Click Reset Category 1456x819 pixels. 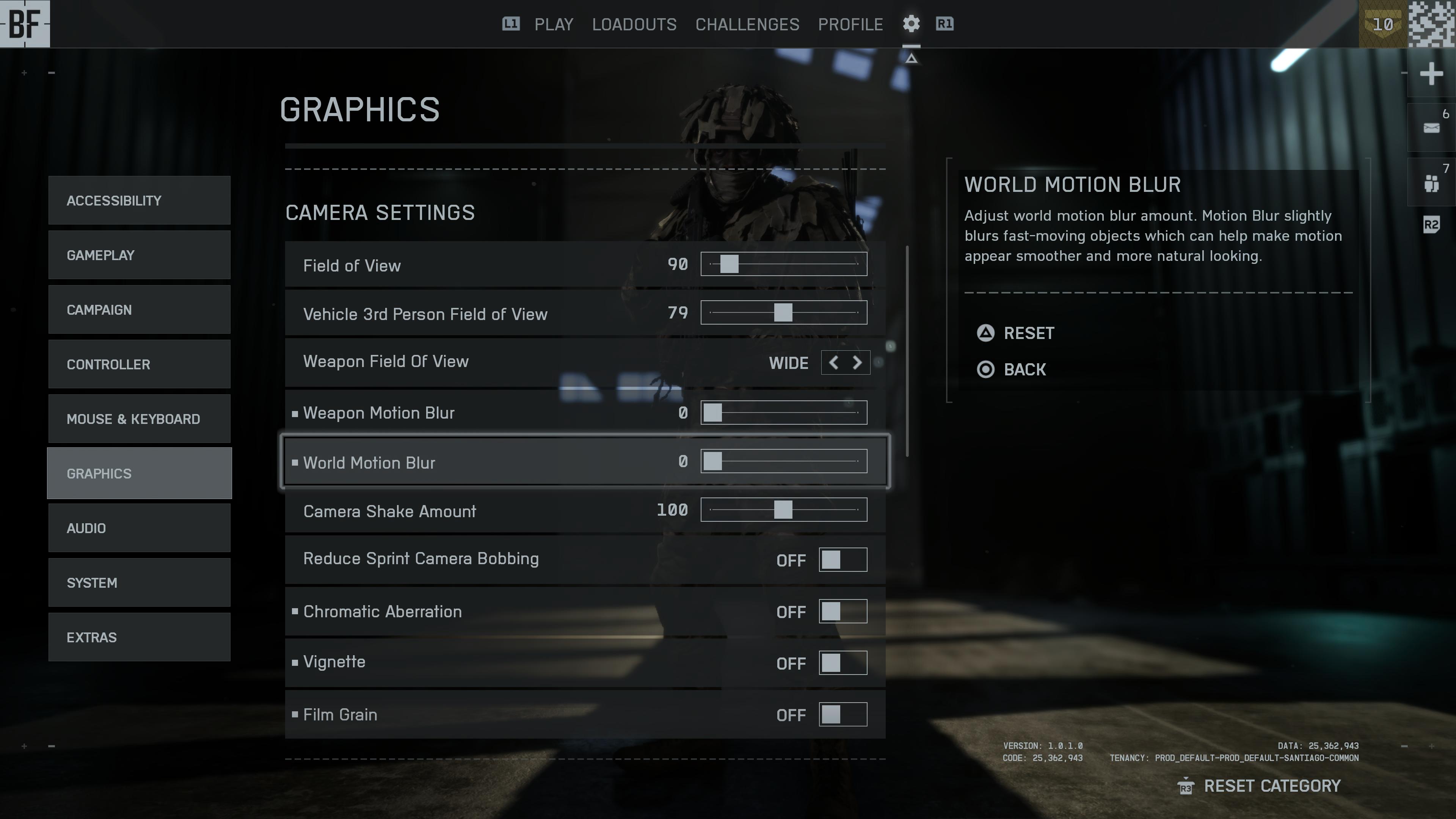pos(1271,786)
